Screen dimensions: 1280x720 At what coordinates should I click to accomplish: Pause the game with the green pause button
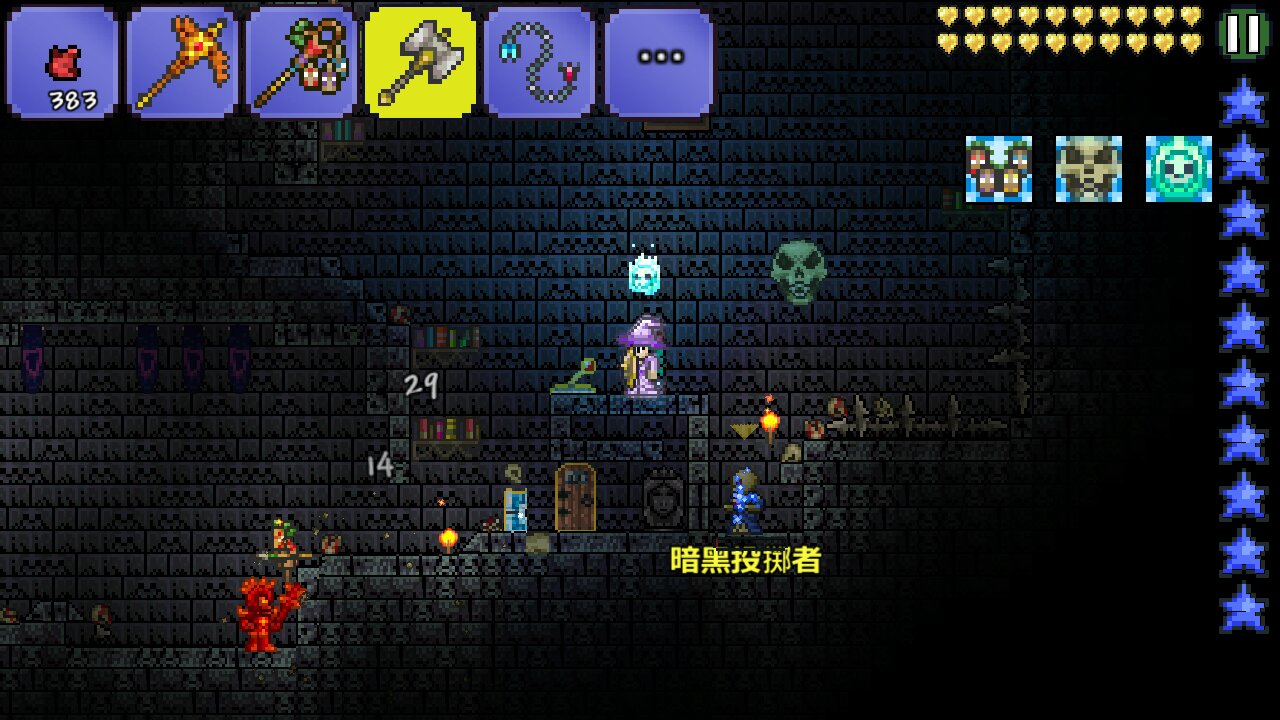tap(1243, 32)
